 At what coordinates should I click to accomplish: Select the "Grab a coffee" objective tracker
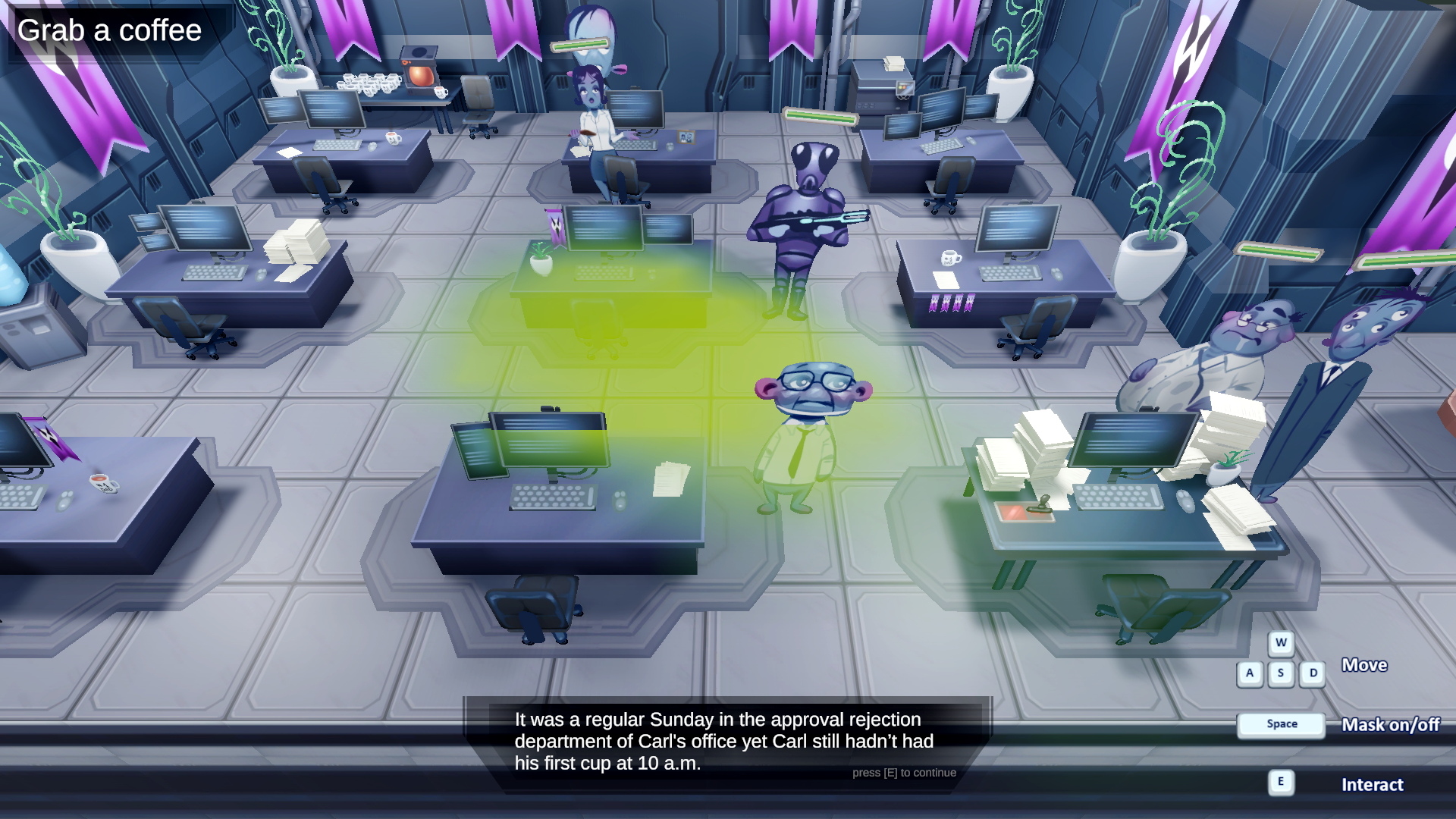click(110, 31)
